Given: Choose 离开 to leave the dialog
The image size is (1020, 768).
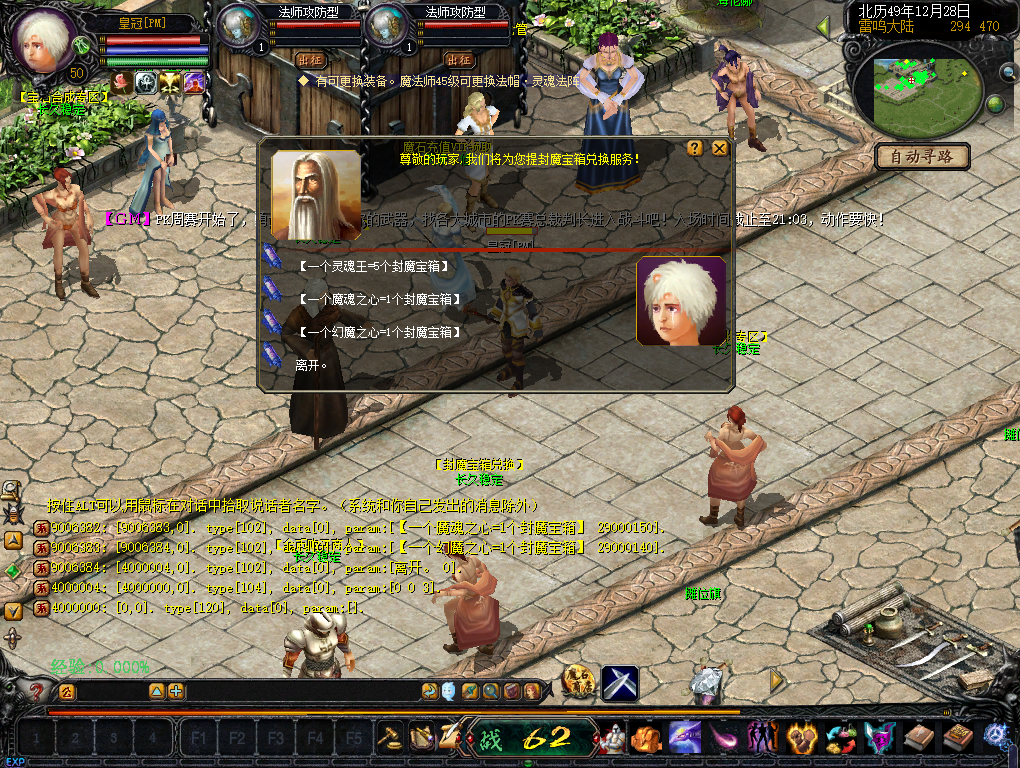Looking at the screenshot, I should 305,364.
